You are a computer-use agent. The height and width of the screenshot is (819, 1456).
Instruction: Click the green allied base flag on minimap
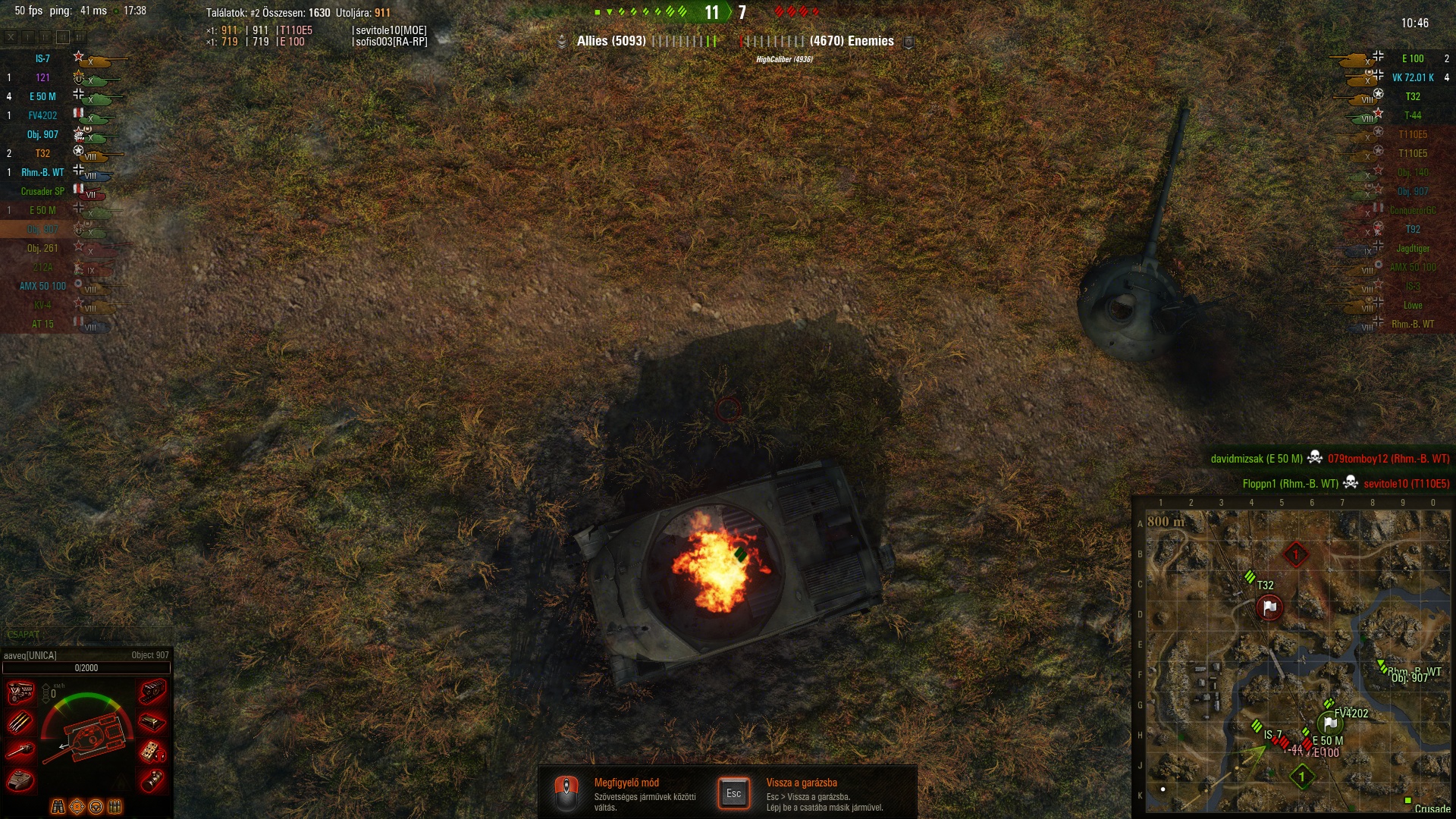[x=1329, y=723]
